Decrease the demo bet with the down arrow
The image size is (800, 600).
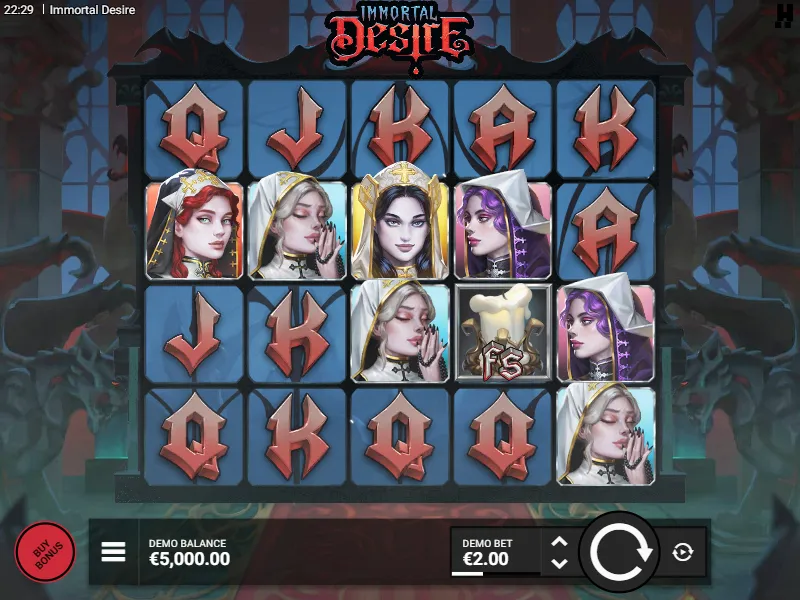560,563
